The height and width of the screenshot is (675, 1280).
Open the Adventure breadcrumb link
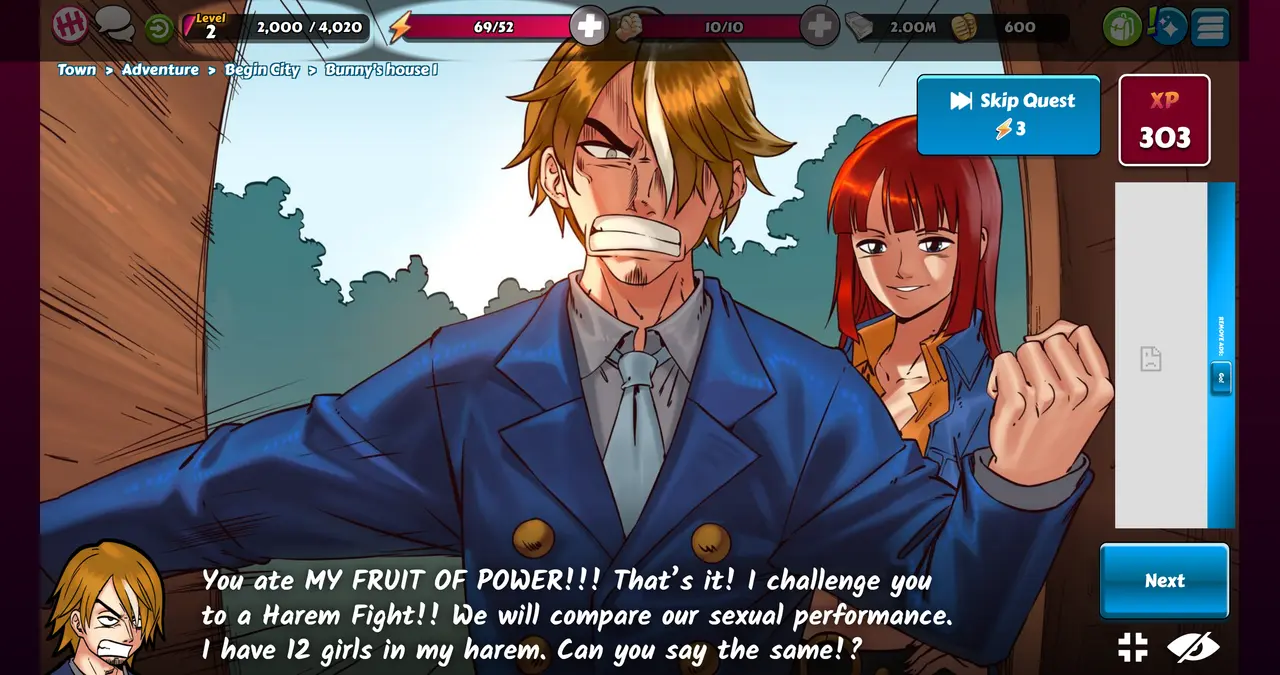coord(160,70)
